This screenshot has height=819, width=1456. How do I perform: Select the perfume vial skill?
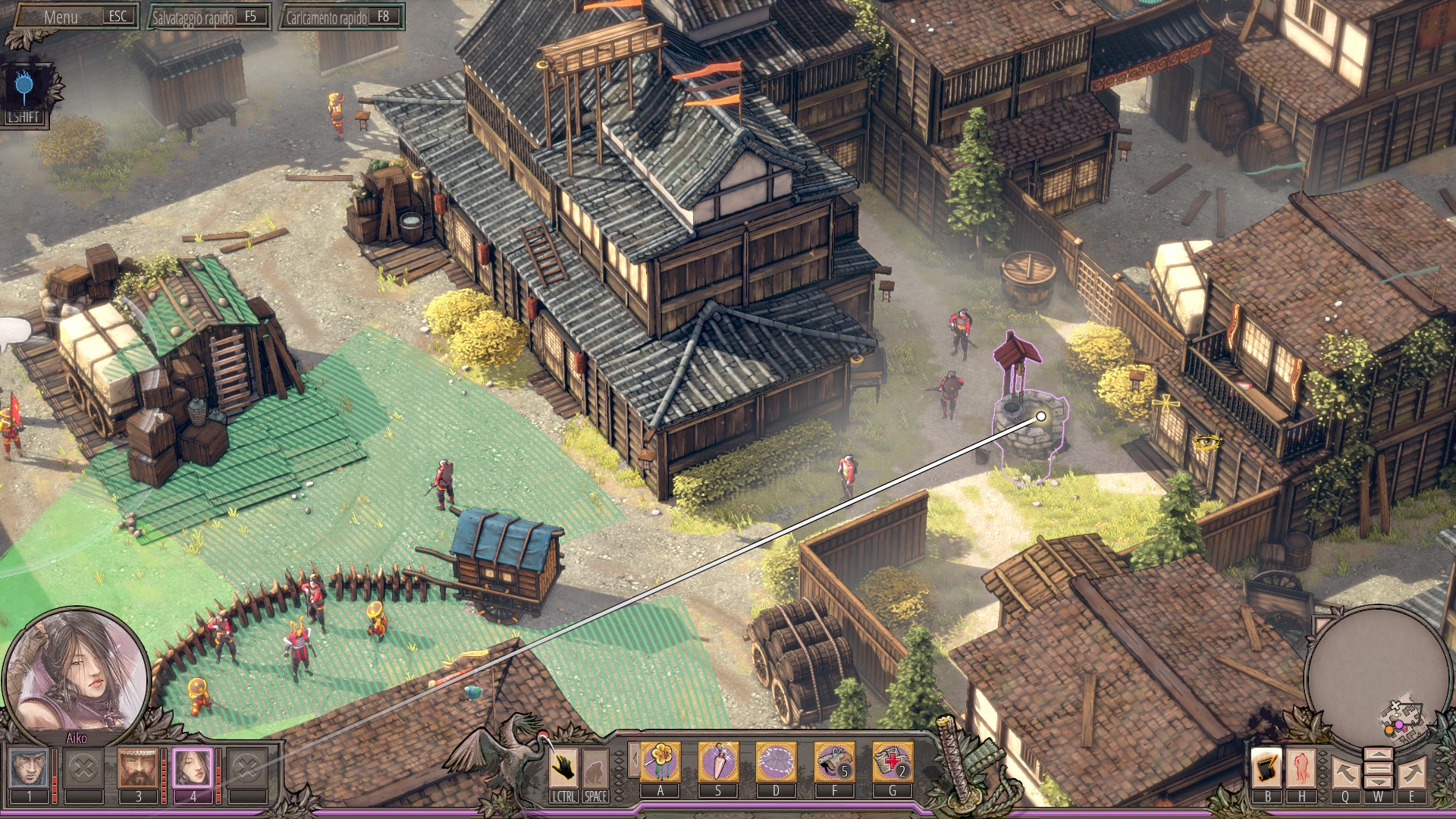pyautogui.click(x=719, y=762)
